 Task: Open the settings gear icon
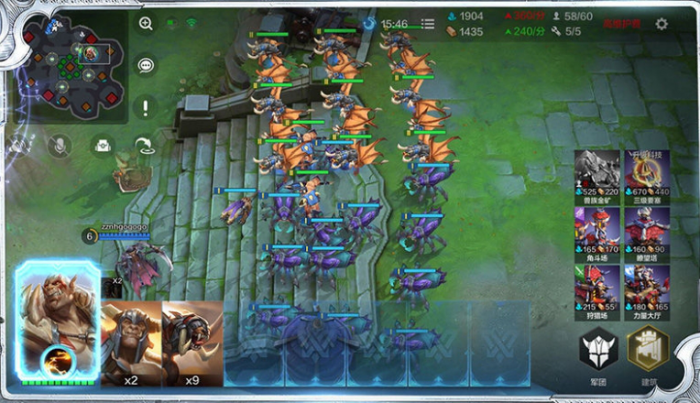tap(661, 24)
